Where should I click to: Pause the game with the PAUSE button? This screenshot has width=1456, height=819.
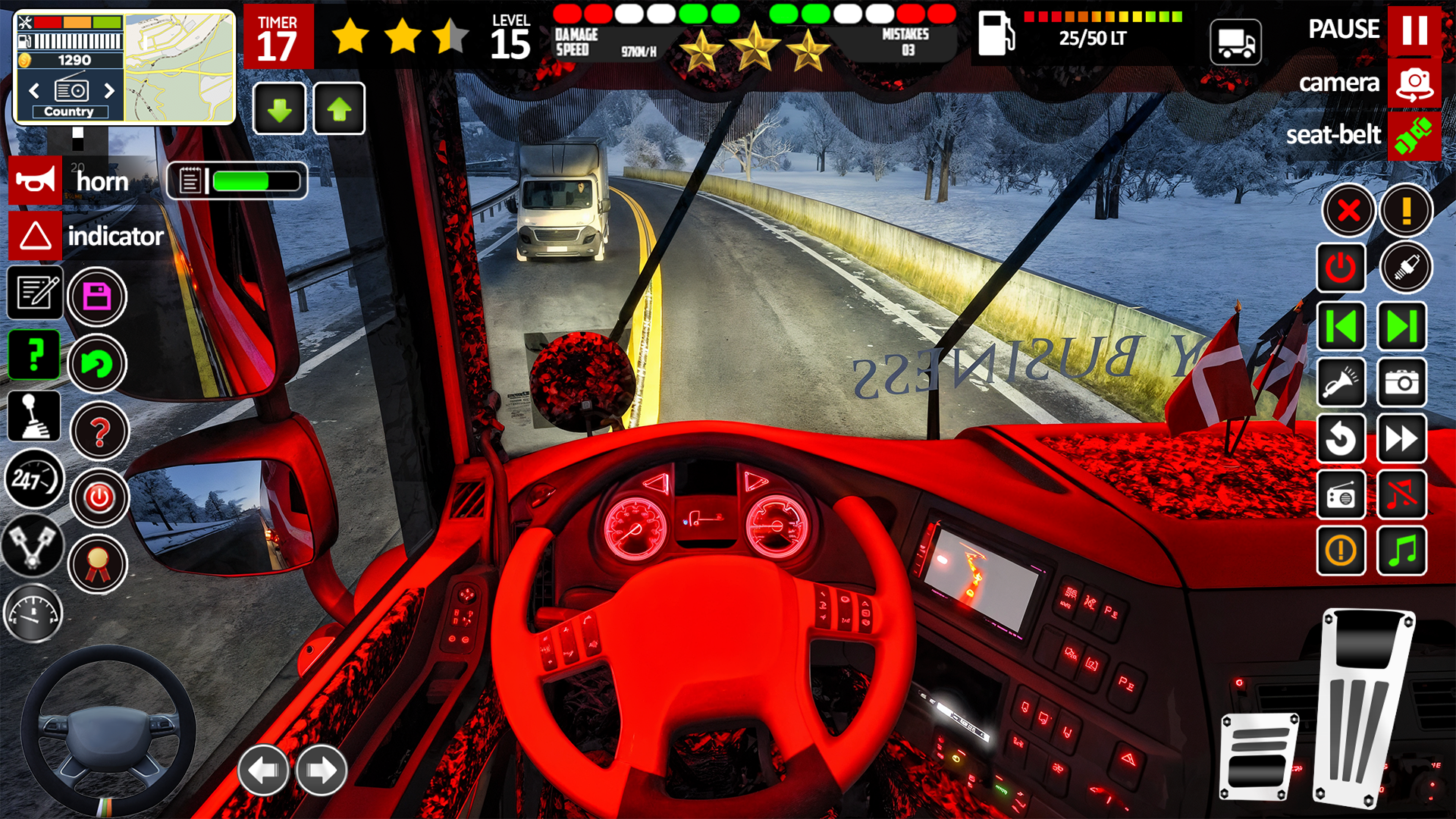pos(1414,30)
